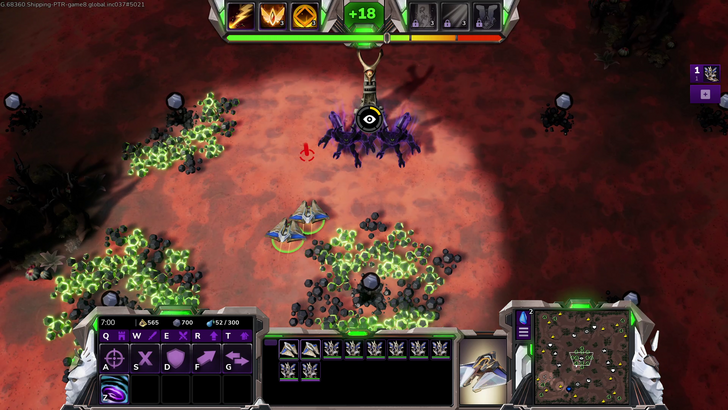The height and width of the screenshot is (410, 728).
Task: Choose the double-arrow patrol command
Action: coord(236,359)
